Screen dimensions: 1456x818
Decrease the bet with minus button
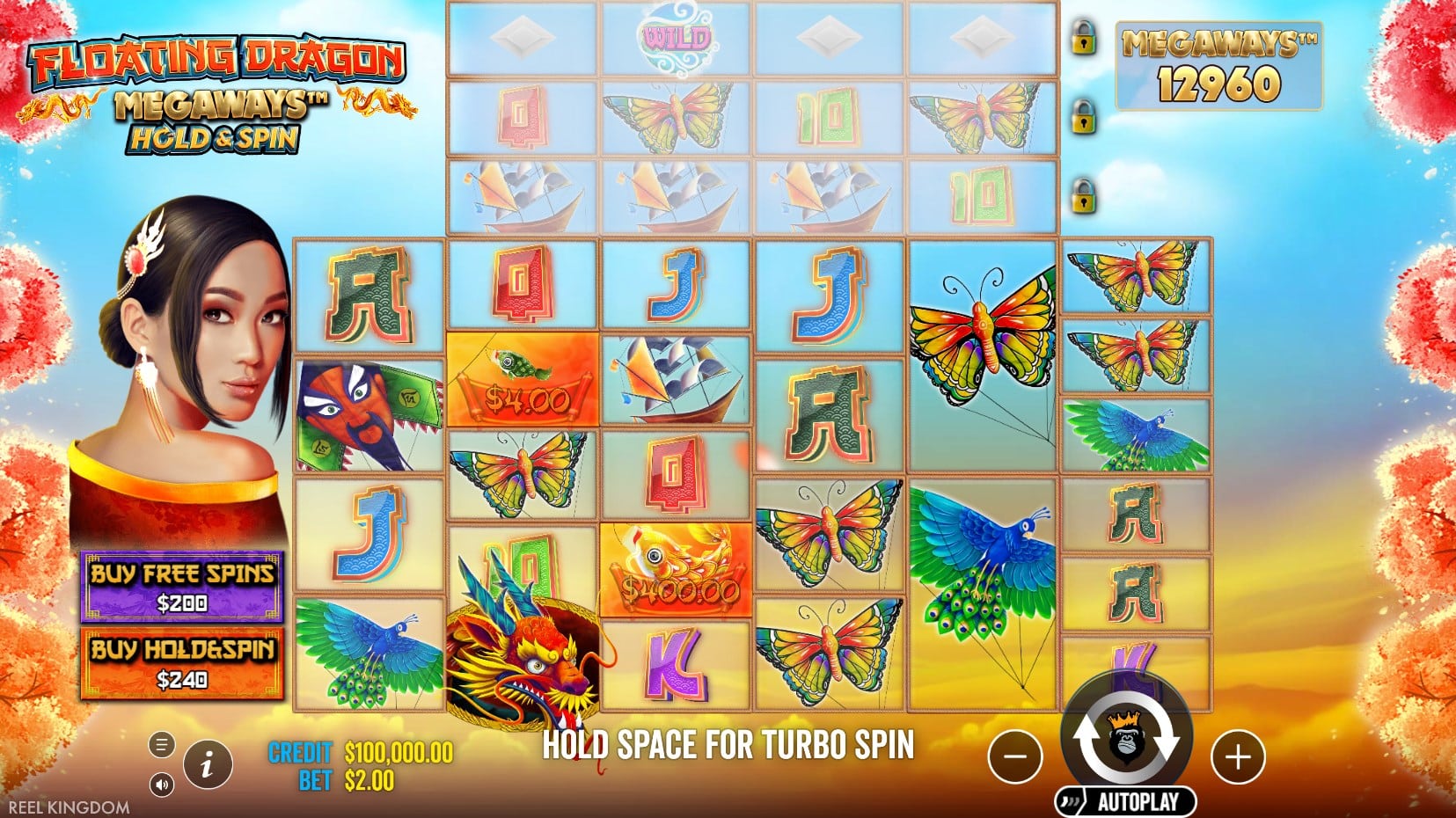(x=1015, y=756)
